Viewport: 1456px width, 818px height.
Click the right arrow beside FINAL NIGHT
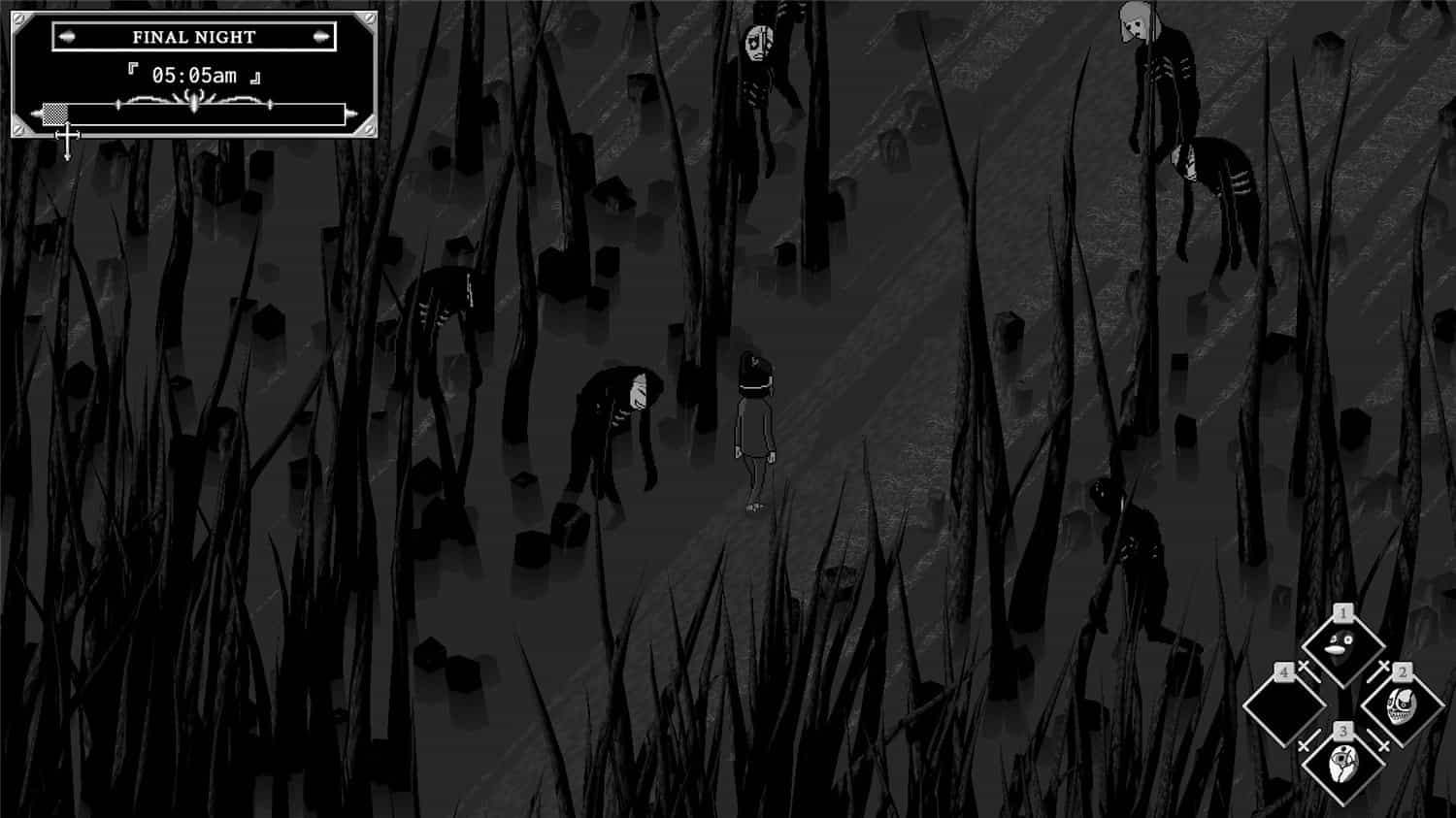coord(320,38)
